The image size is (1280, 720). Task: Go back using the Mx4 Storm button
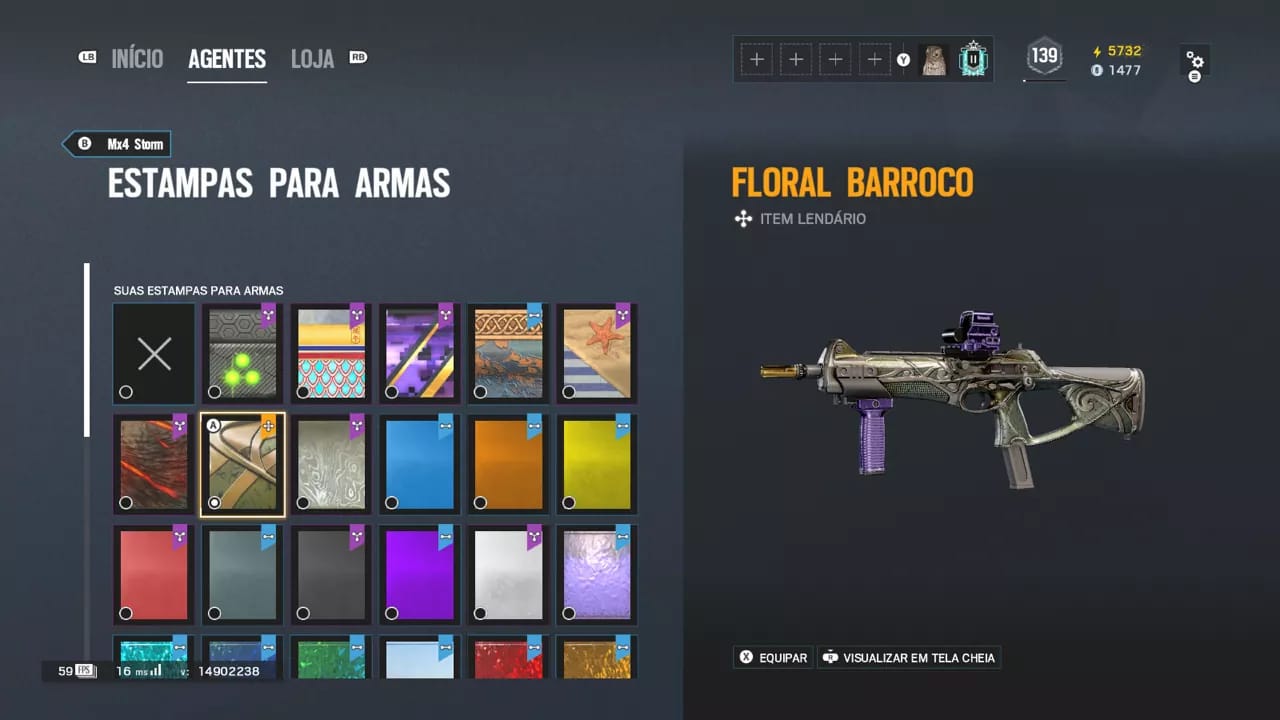pyautogui.click(x=116, y=143)
